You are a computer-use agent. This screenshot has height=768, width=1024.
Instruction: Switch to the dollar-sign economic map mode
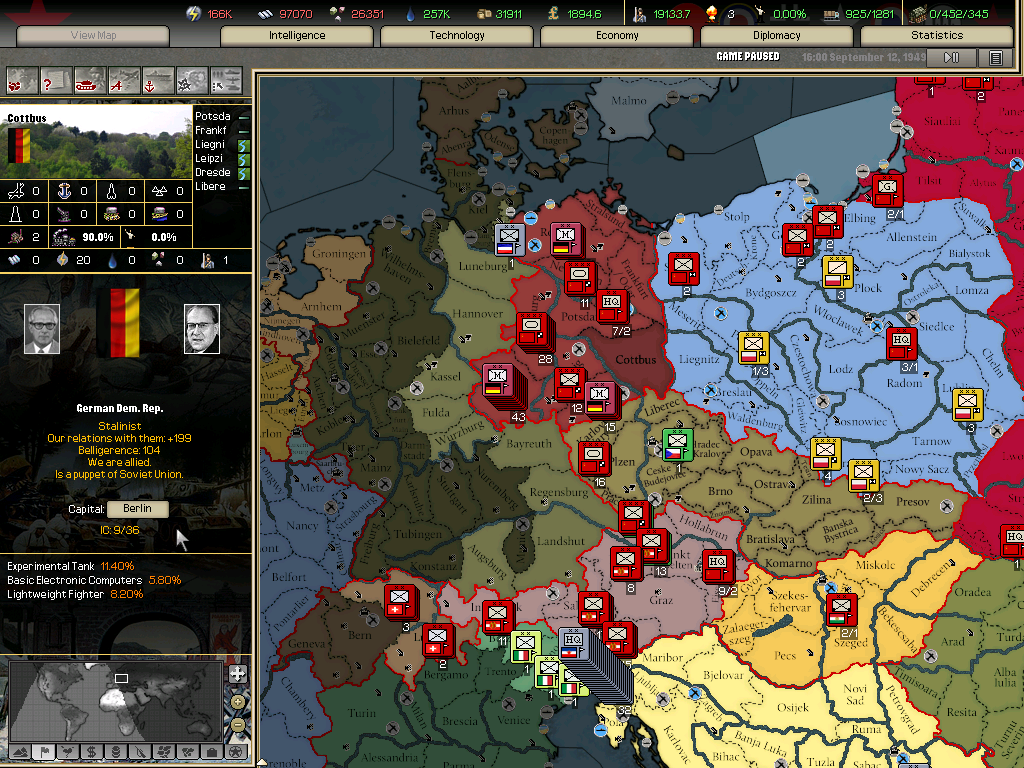91,751
